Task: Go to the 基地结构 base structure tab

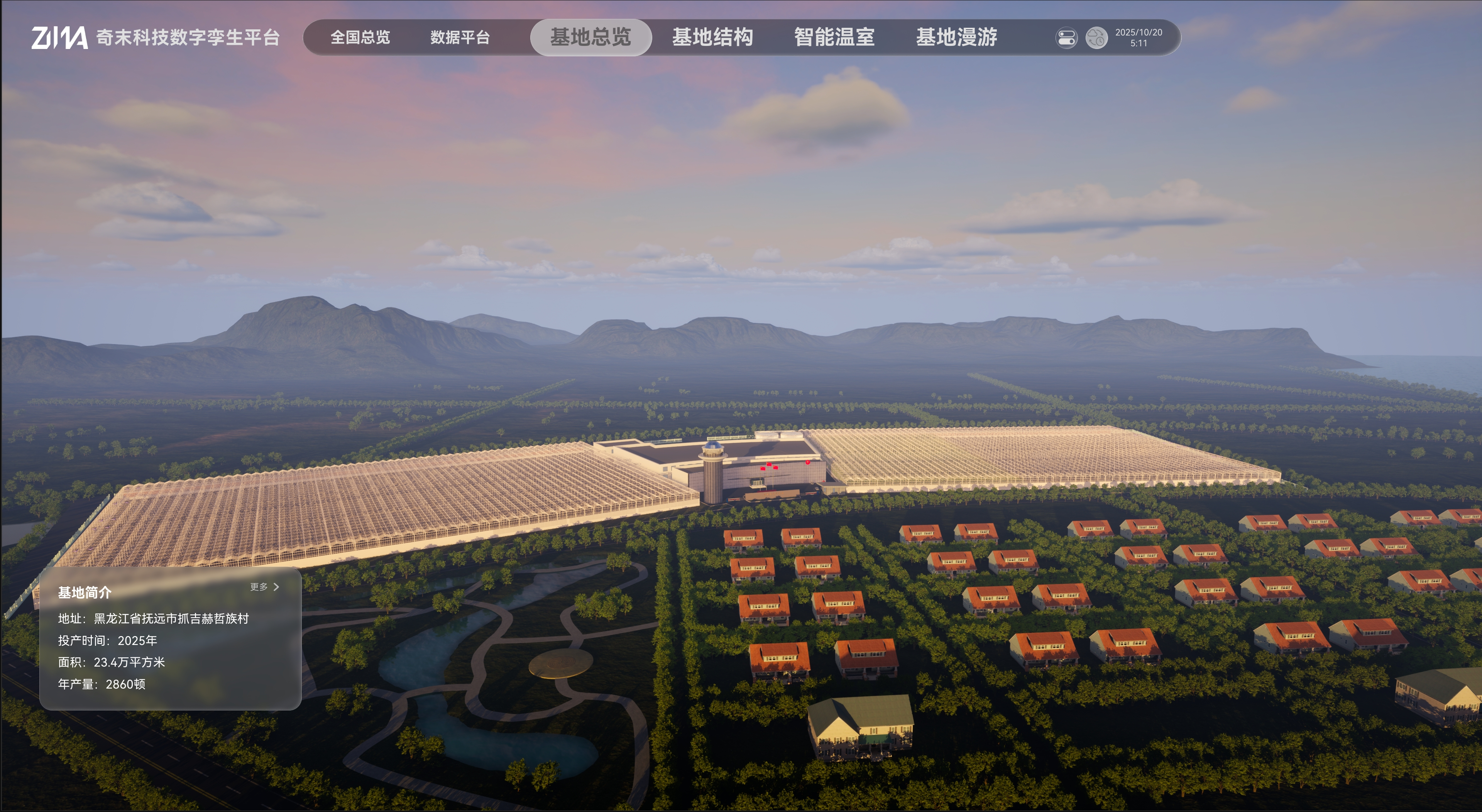Action: (712, 38)
